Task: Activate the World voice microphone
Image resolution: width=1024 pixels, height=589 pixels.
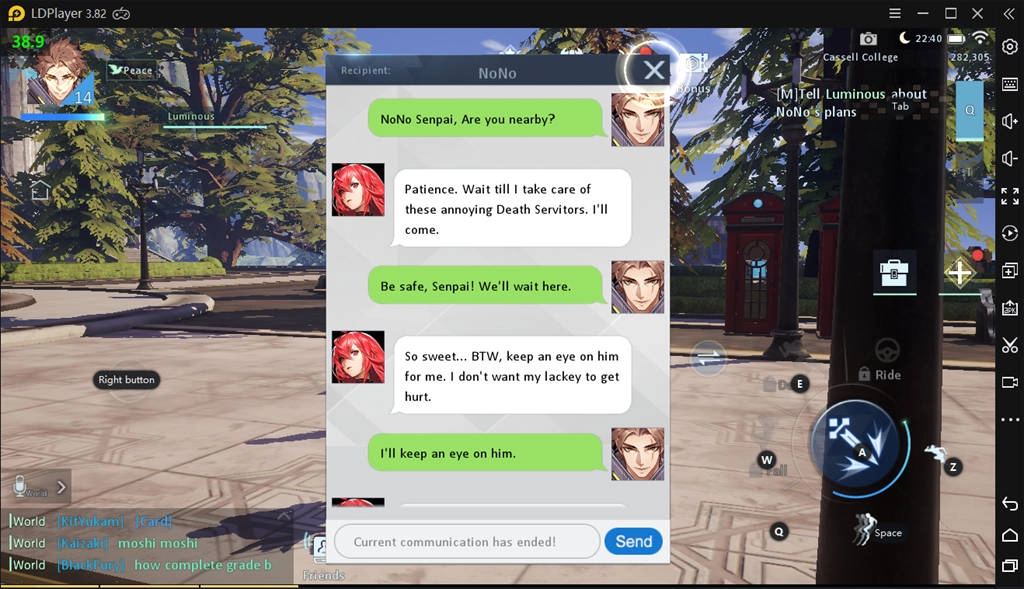Action: coord(20,486)
